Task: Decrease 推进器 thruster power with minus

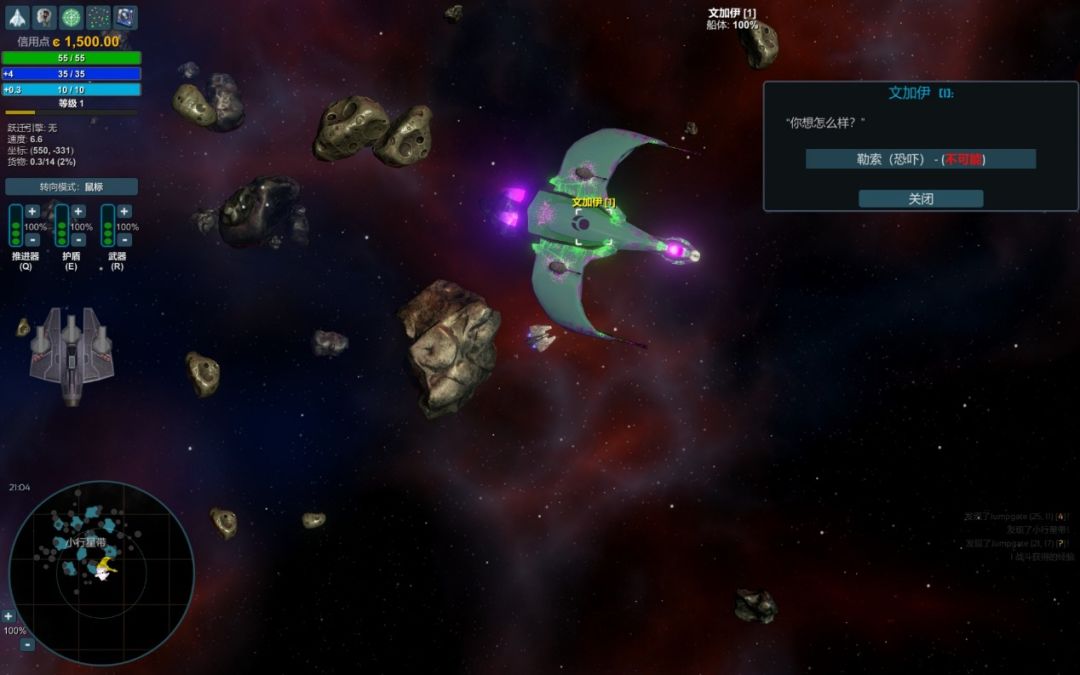Action: [x=33, y=240]
